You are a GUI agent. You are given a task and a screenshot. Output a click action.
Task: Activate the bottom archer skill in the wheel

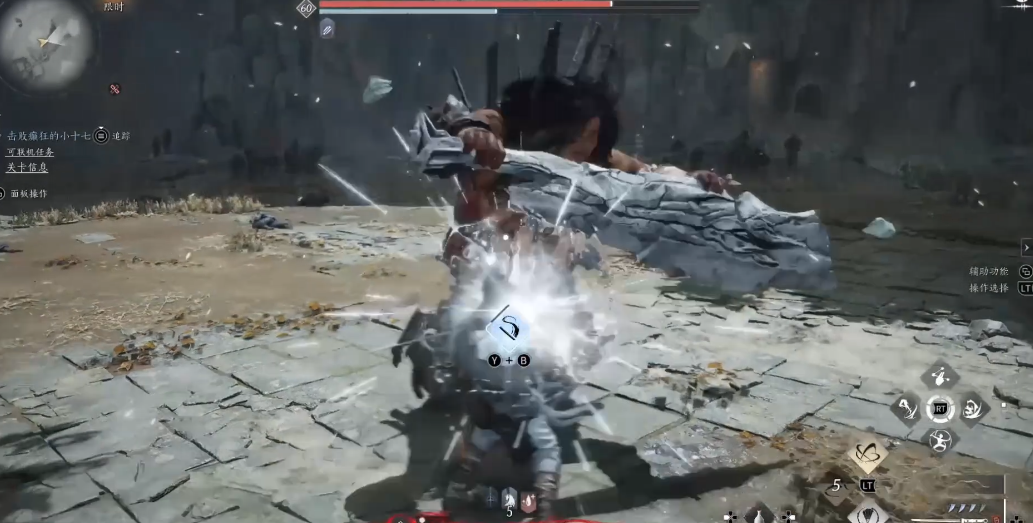(x=939, y=440)
